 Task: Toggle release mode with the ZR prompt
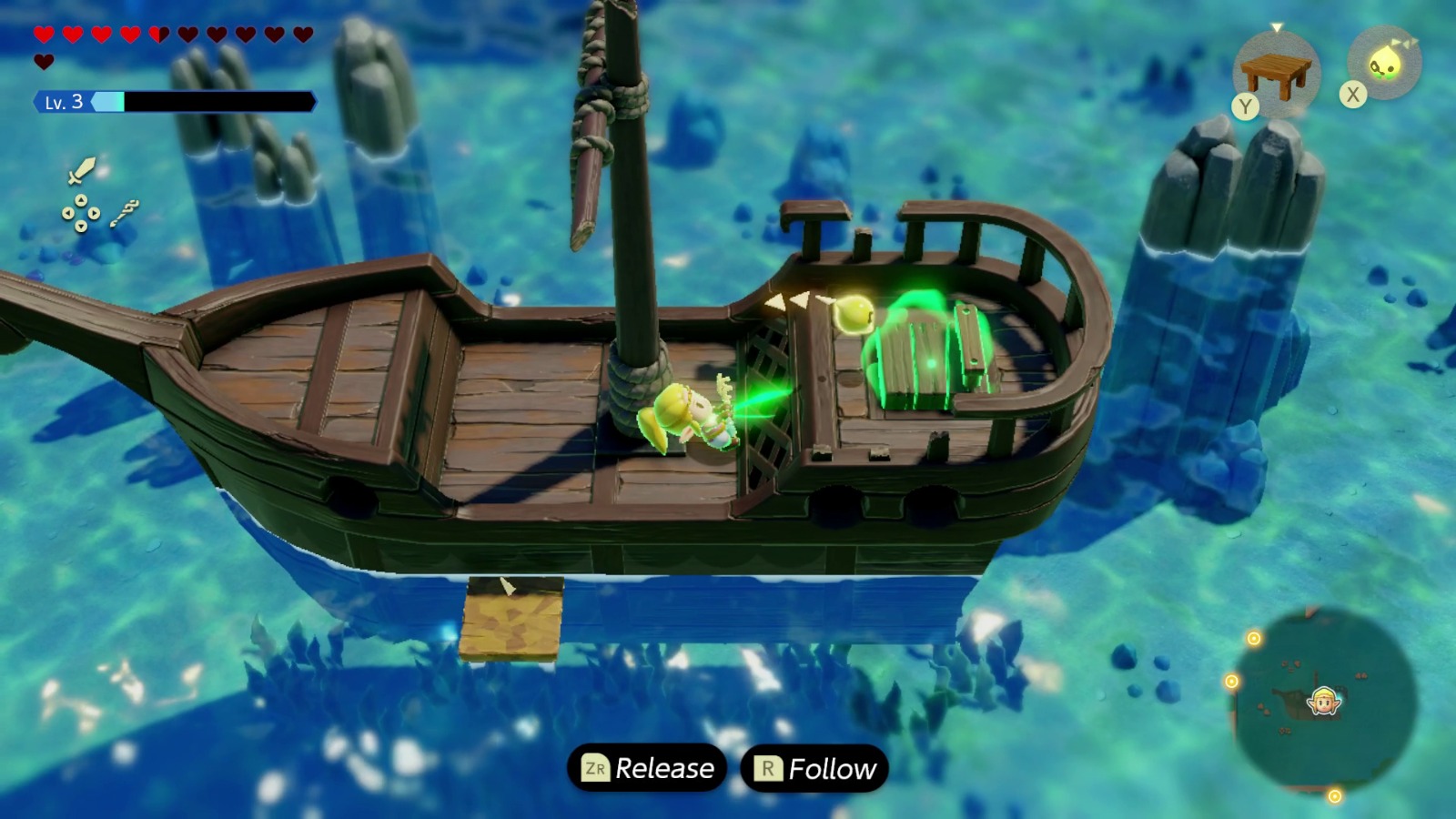pos(646,767)
